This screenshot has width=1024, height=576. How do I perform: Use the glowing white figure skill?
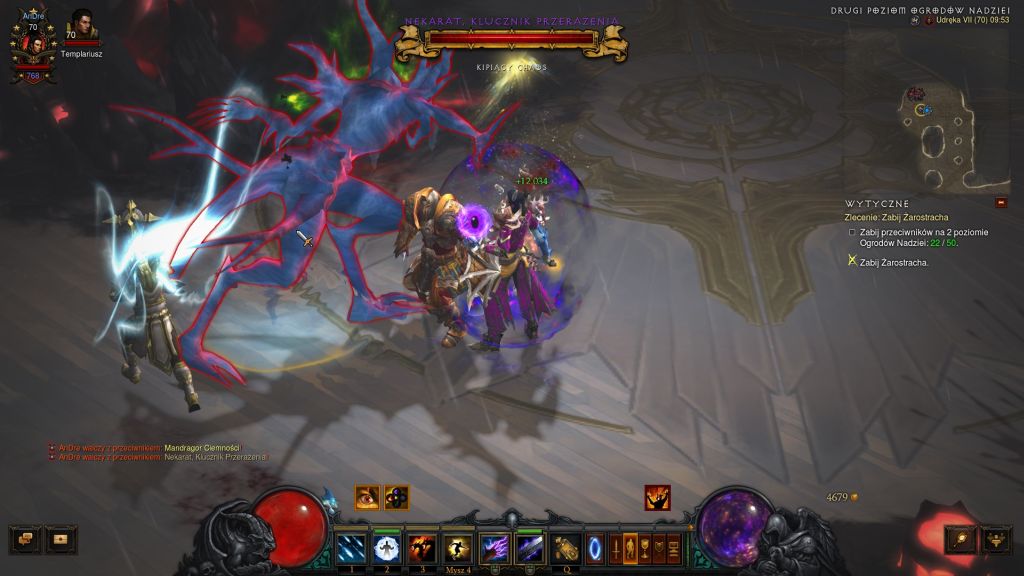pos(386,548)
